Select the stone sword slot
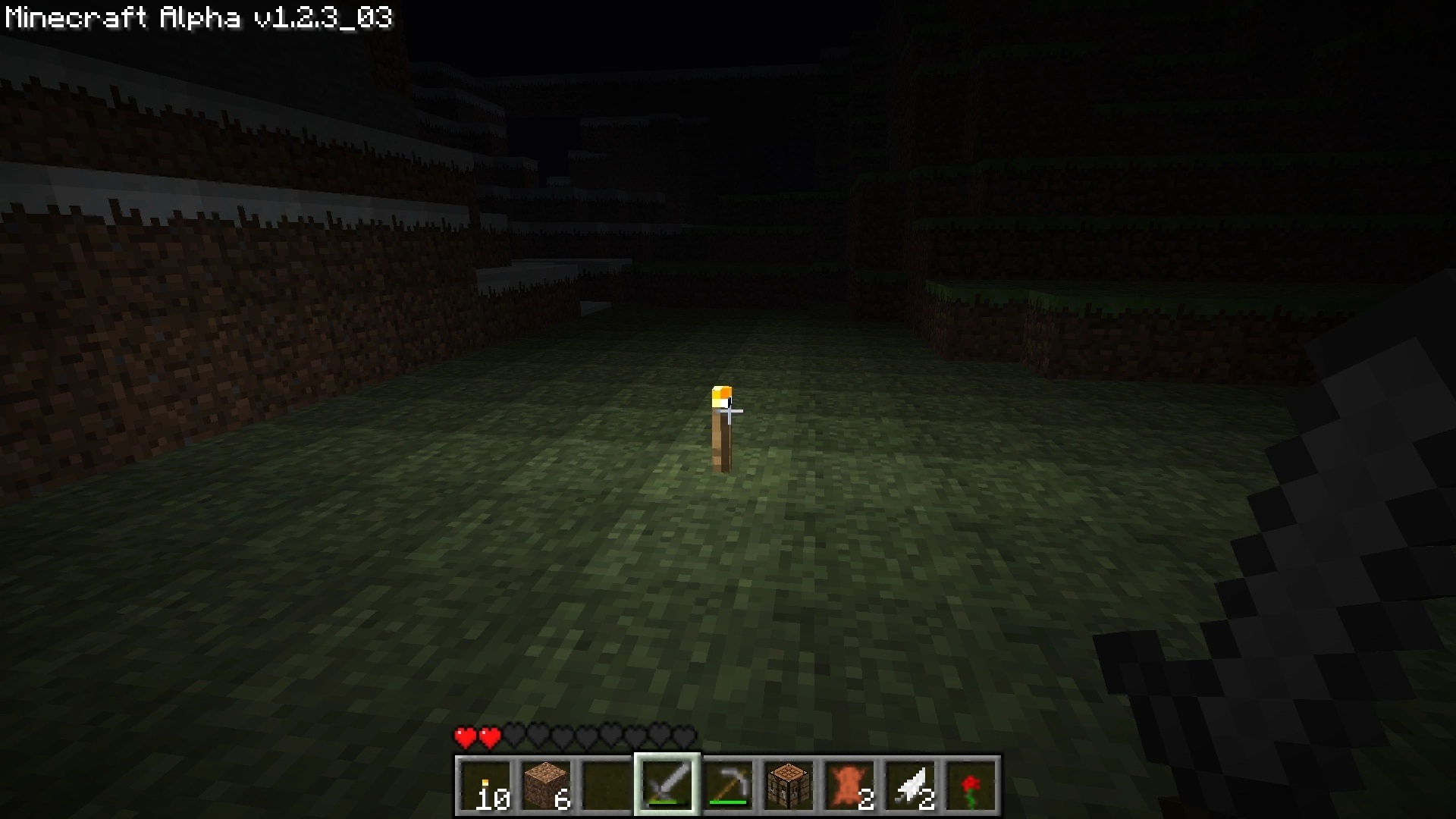1456x819 pixels. tap(667, 786)
